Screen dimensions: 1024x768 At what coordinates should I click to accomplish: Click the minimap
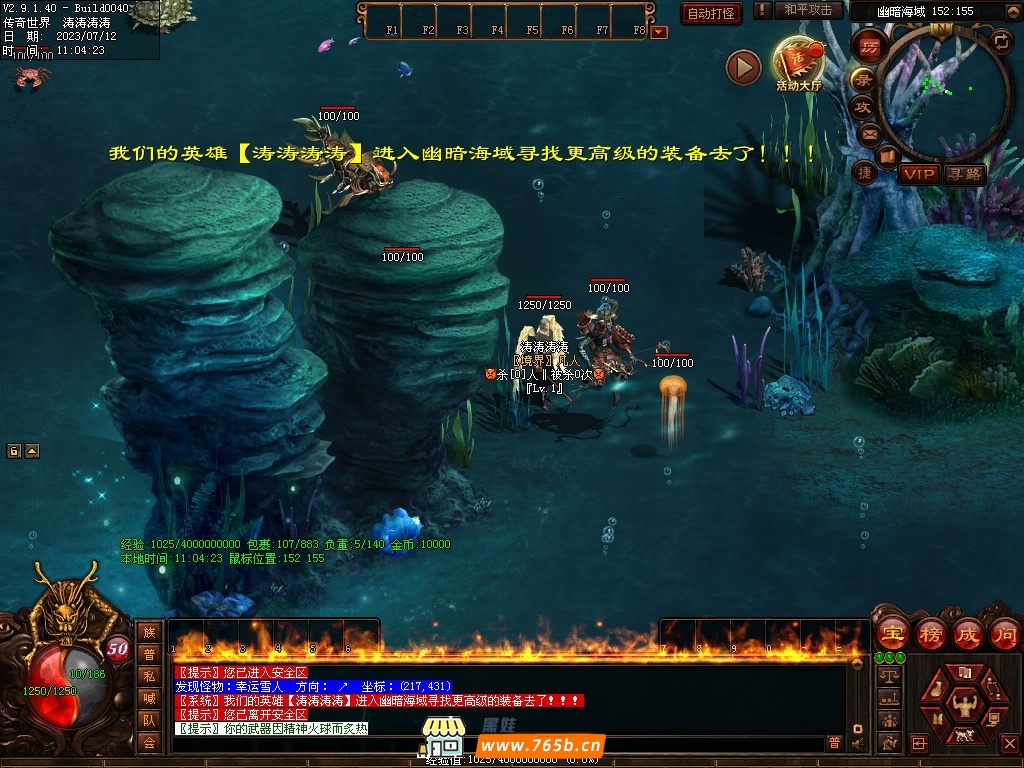tap(943, 92)
